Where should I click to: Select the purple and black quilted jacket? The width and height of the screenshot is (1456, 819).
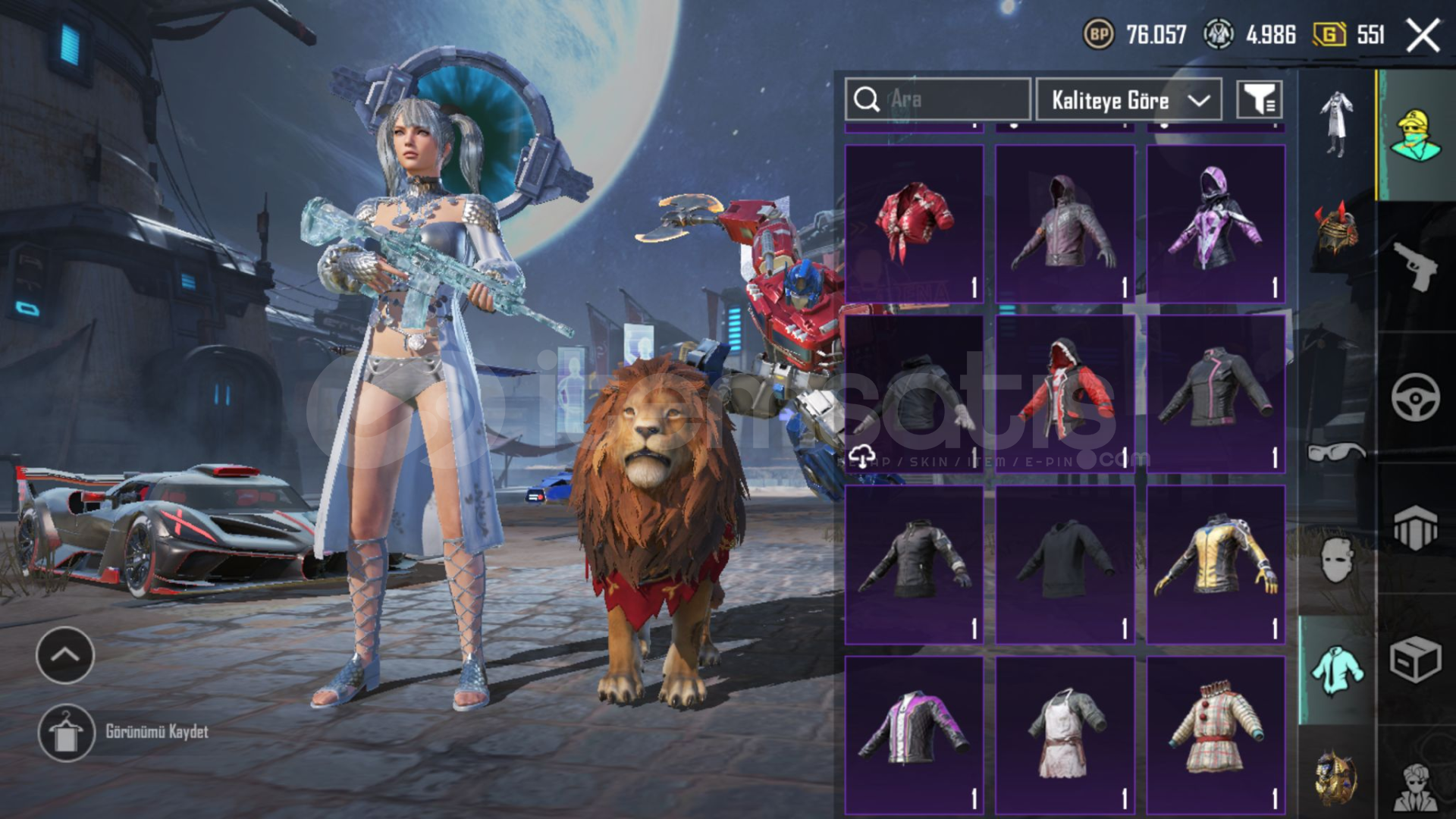(915, 735)
